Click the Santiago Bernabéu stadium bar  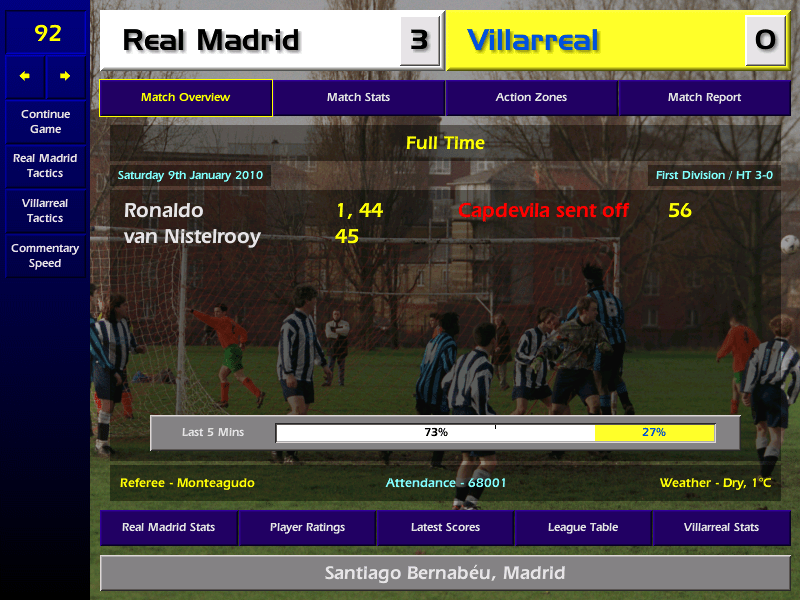tap(445, 573)
